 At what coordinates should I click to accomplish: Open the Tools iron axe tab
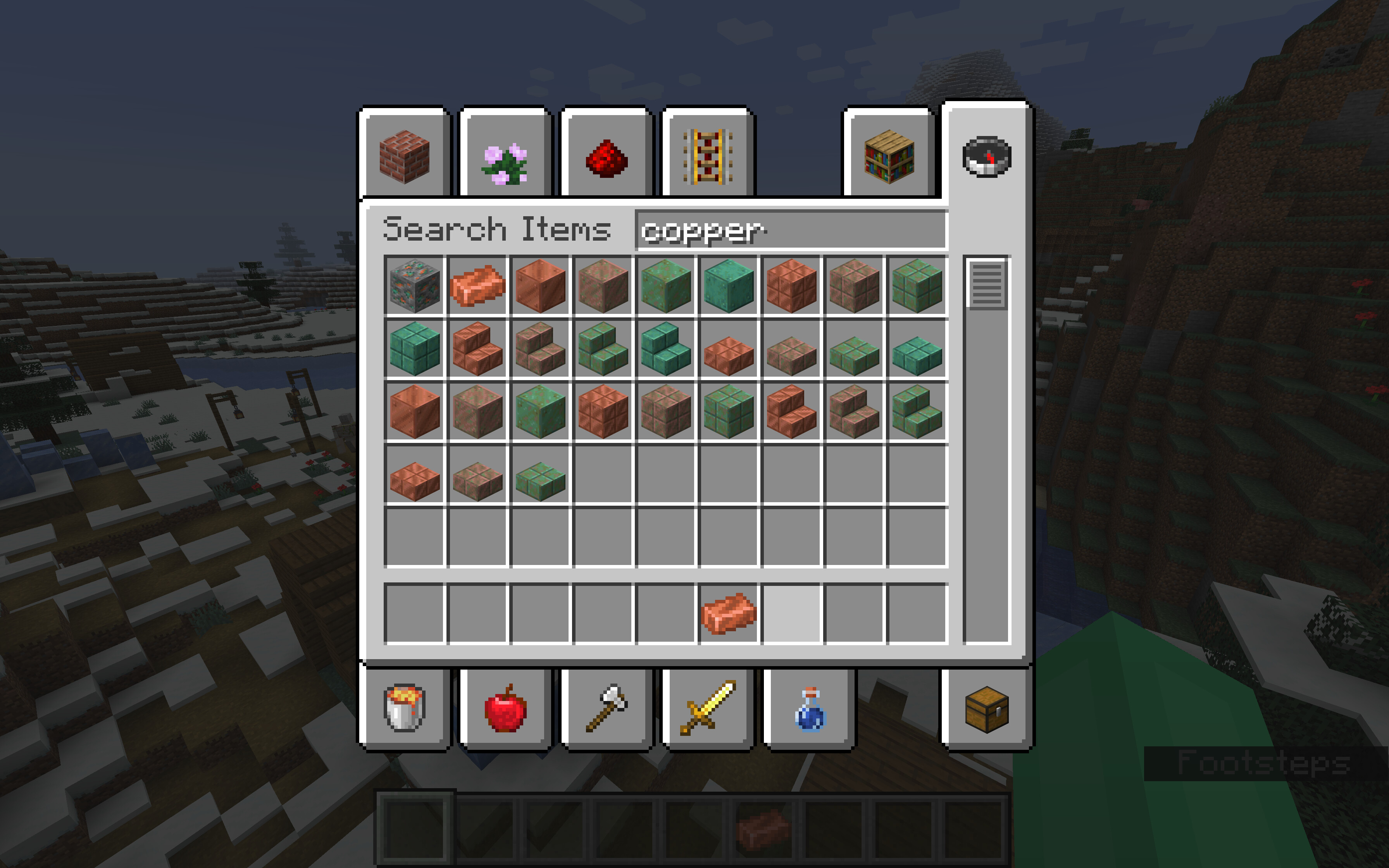(x=607, y=708)
